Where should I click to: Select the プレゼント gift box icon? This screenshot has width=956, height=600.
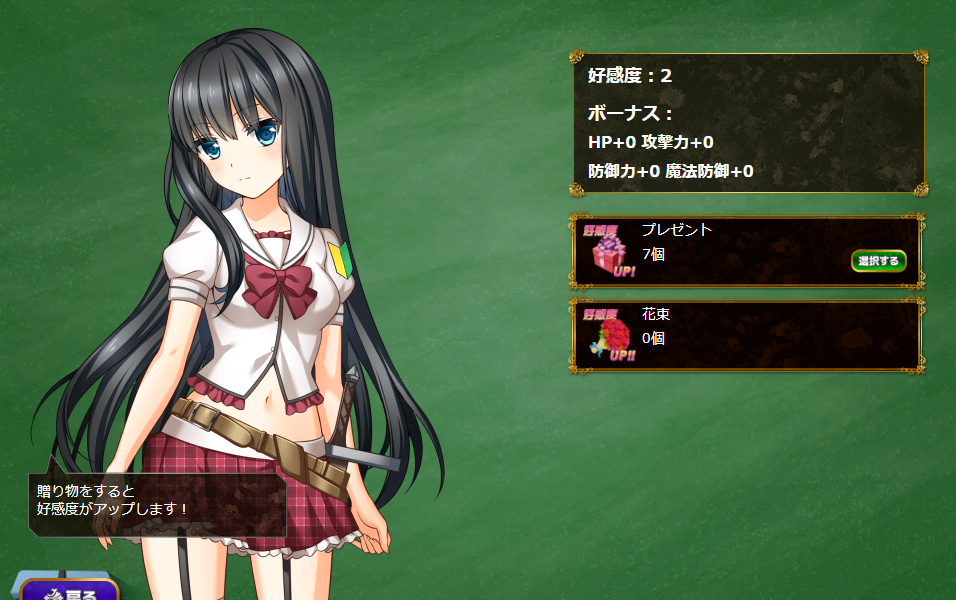609,252
